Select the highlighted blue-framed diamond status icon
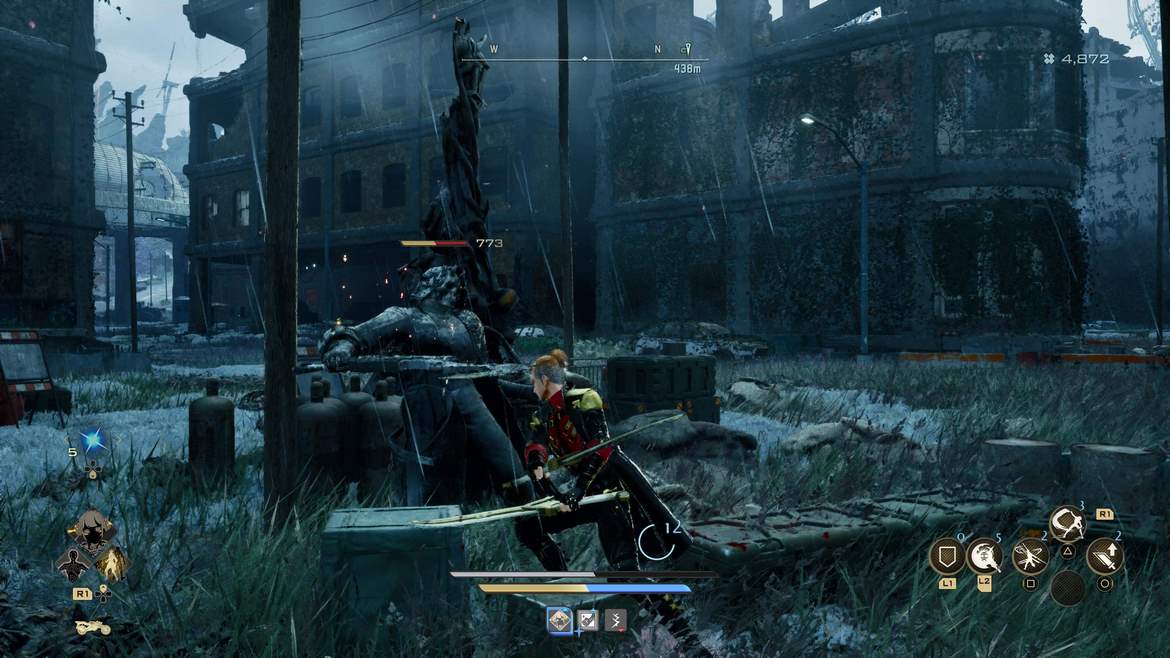Image resolution: width=1170 pixels, height=658 pixels. point(560,620)
